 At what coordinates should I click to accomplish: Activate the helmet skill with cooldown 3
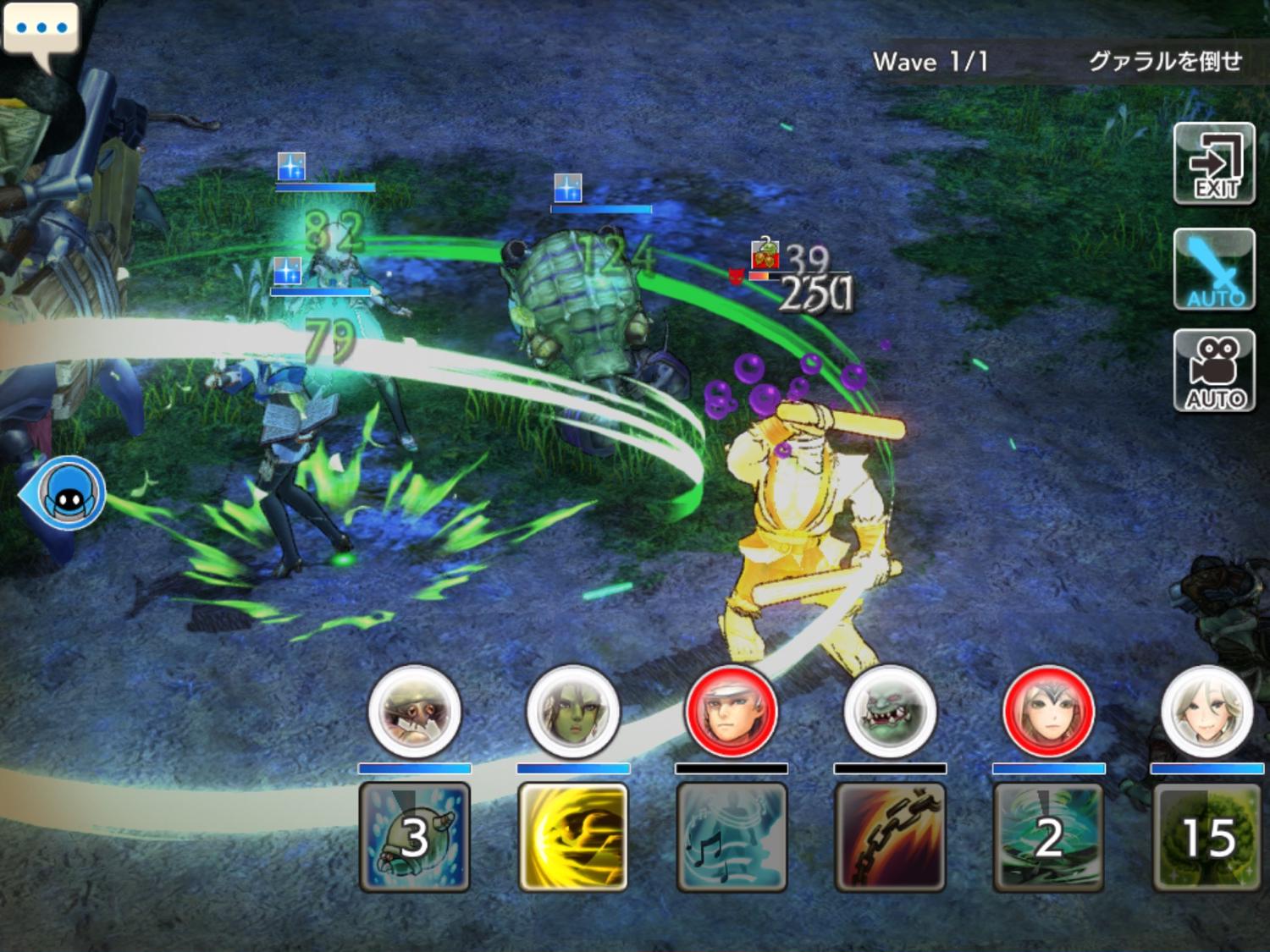point(415,837)
